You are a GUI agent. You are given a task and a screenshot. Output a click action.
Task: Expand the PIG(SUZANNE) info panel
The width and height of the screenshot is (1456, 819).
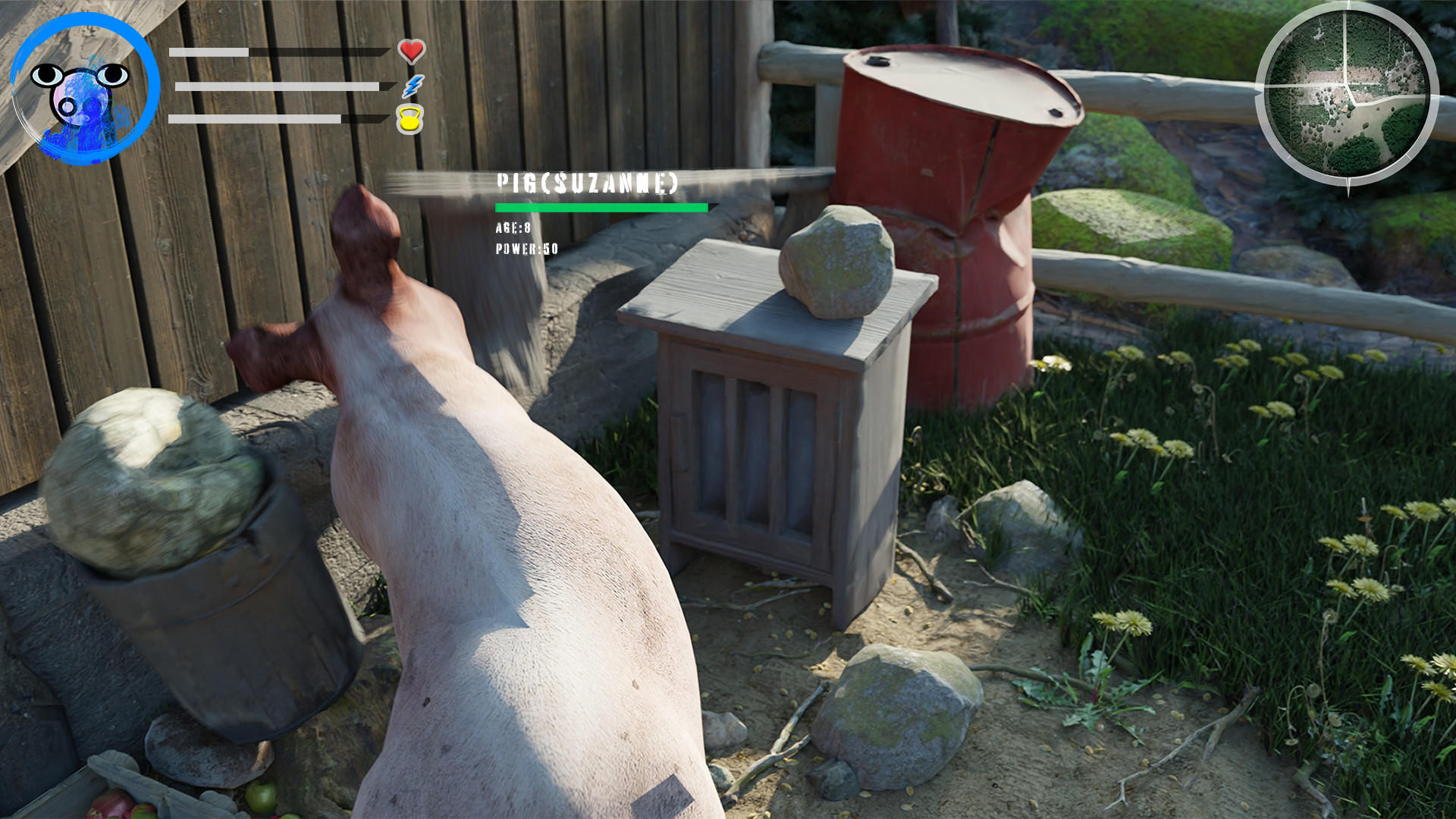pos(588,182)
